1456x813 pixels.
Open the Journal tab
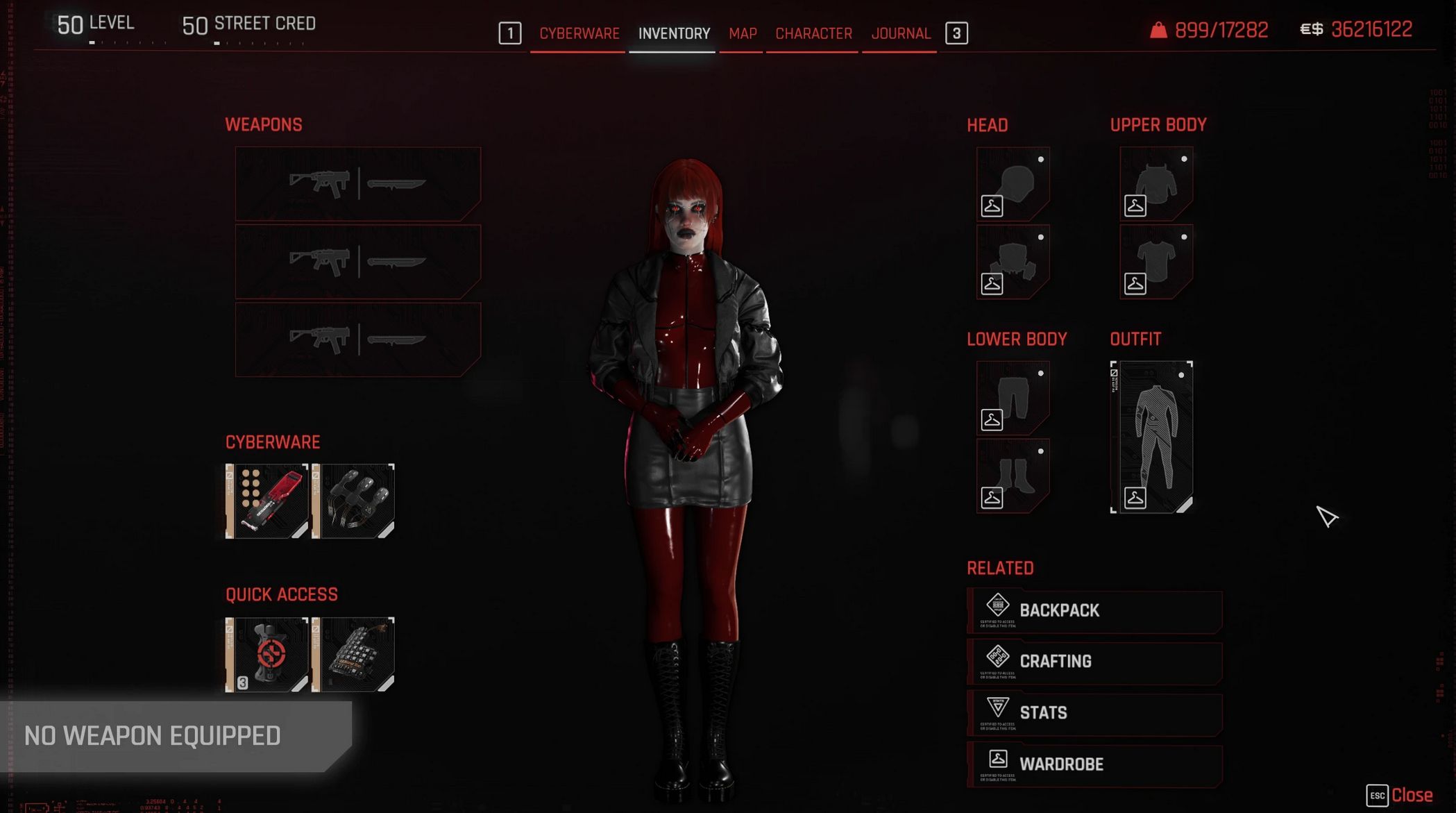pyautogui.click(x=900, y=33)
